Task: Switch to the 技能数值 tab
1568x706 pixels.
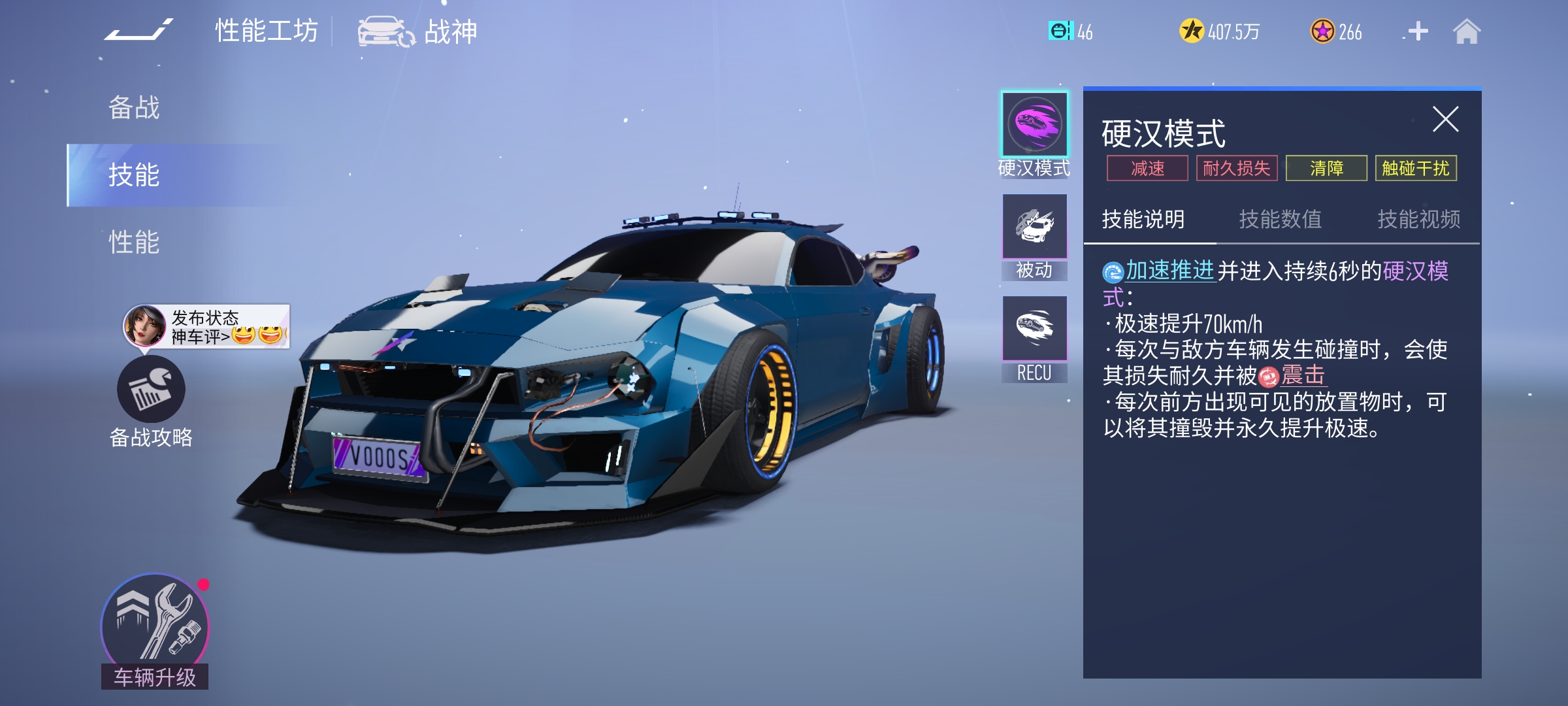Action: pos(1281,219)
